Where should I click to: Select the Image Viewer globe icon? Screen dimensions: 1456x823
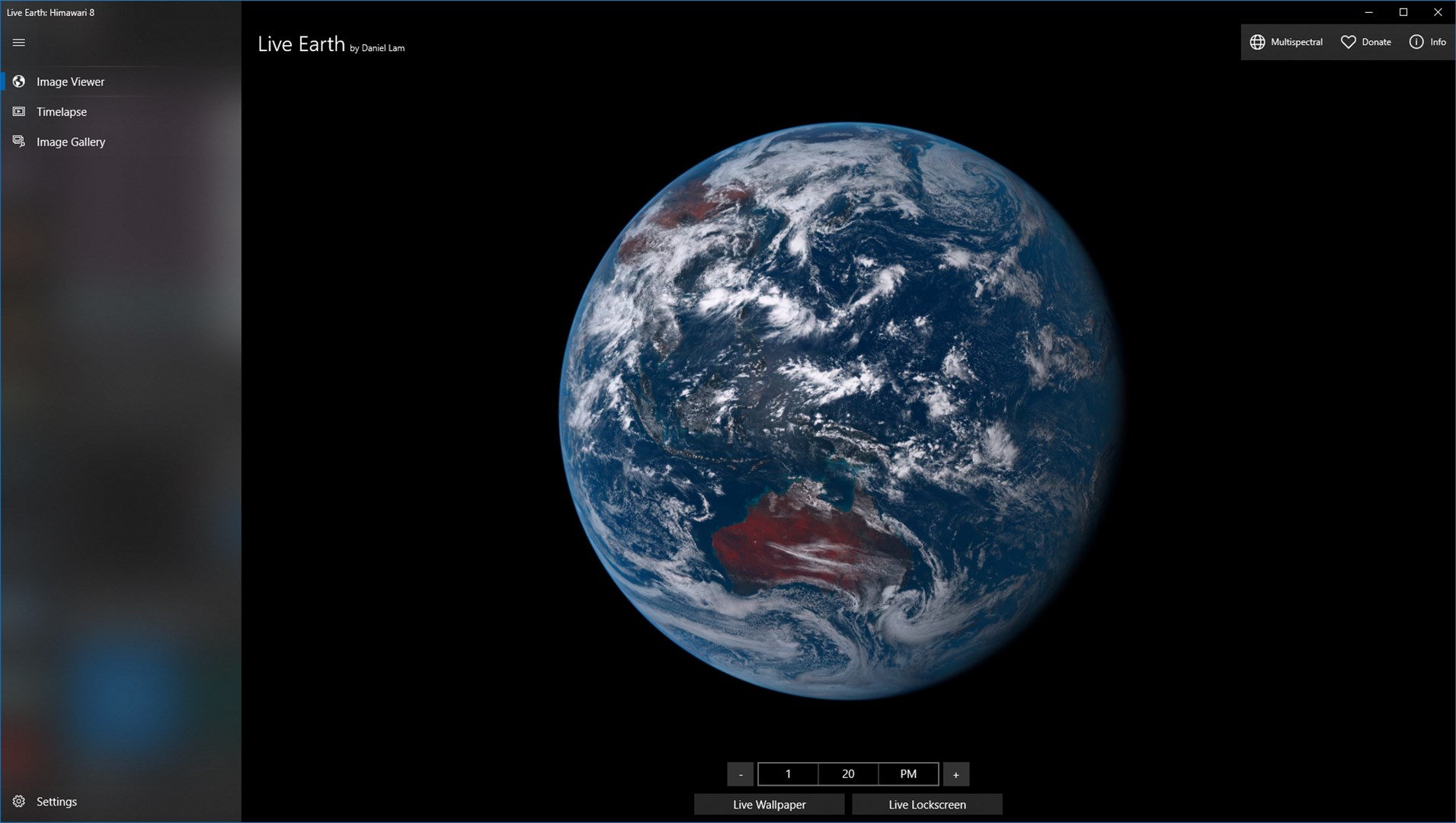point(18,81)
